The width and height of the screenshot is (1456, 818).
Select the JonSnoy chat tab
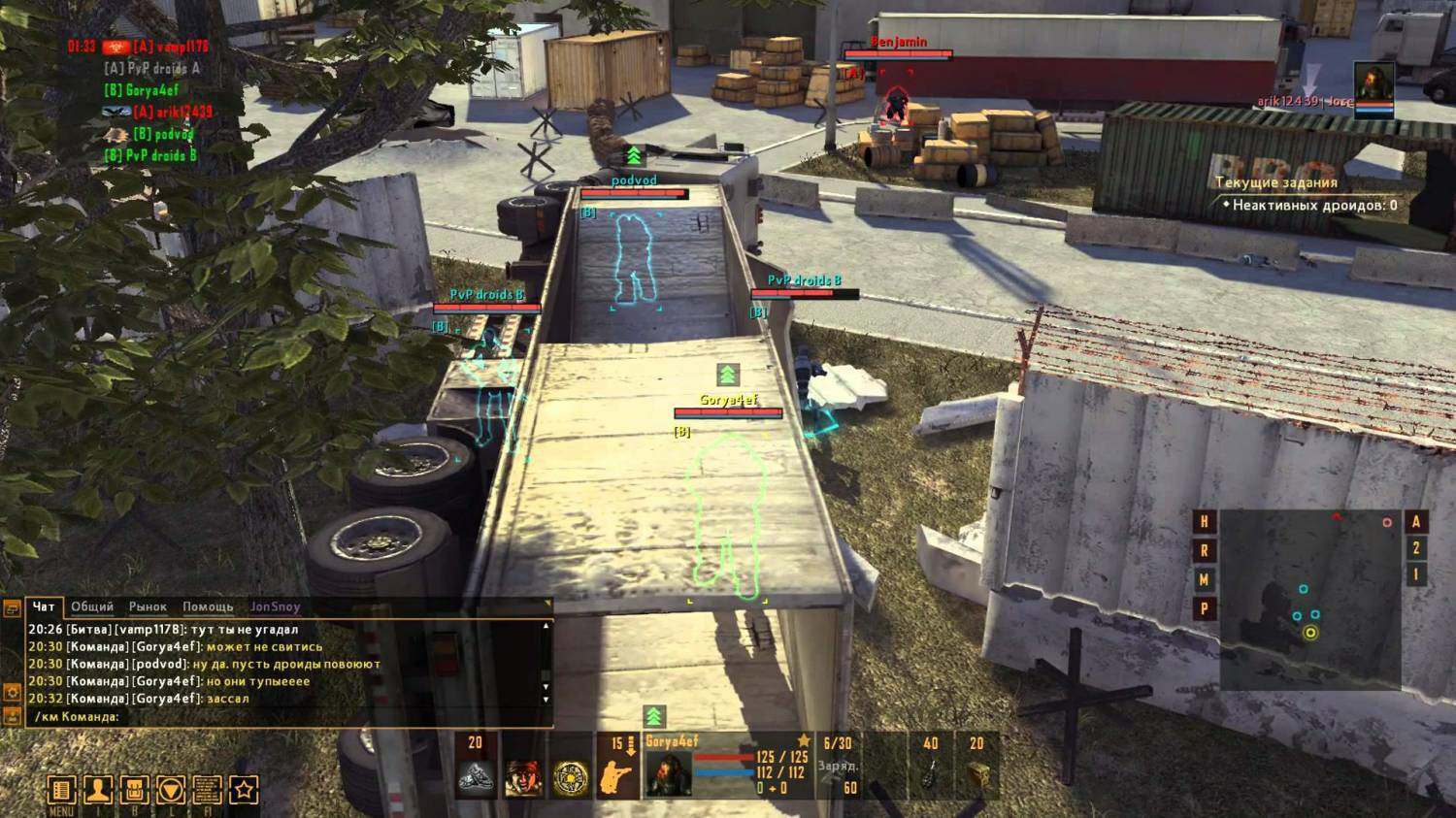tap(276, 606)
